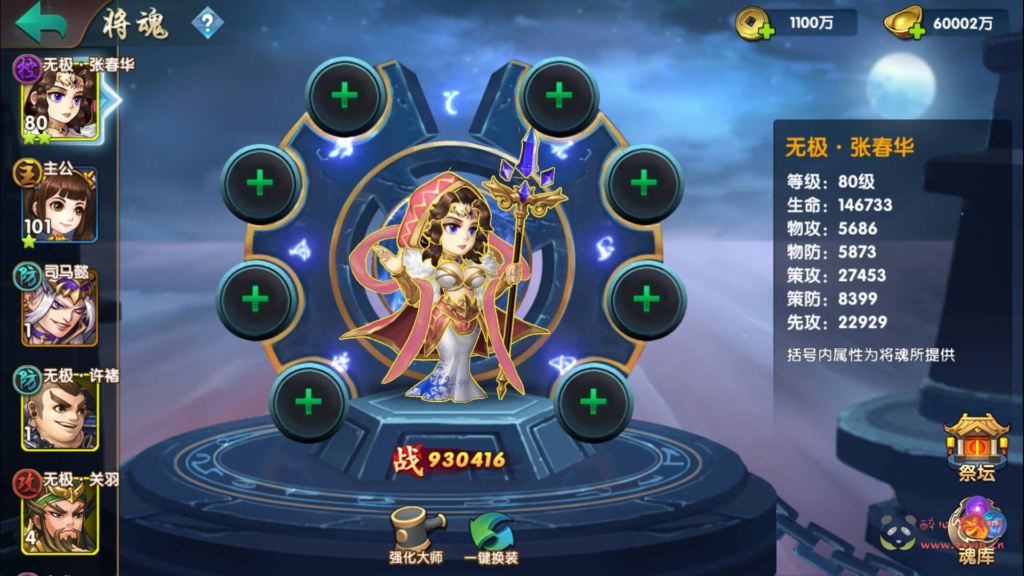Pick the 无极·许褚 hero portrait
Screen dimensions: 1024x576
point(60,412)
